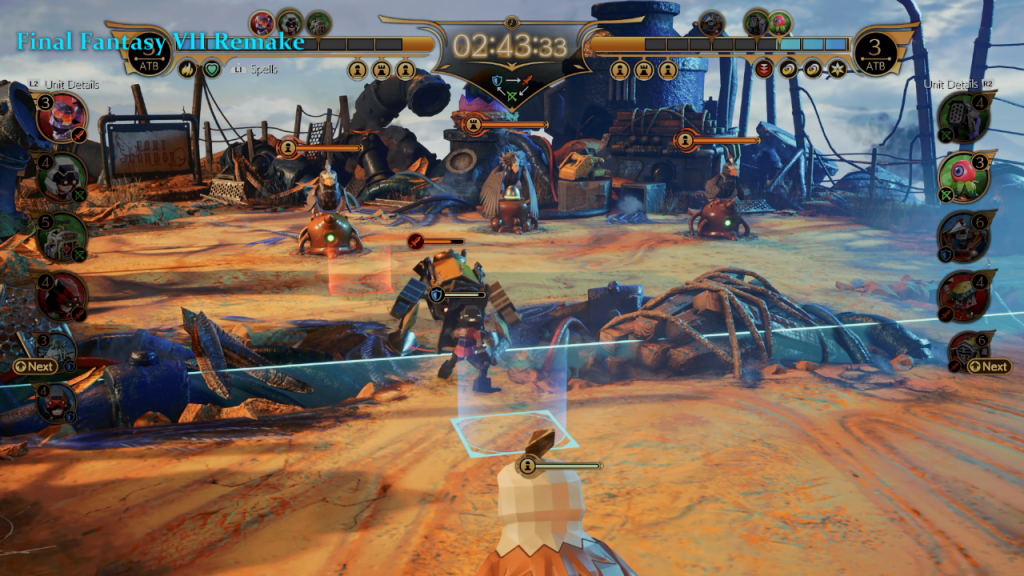
Task: Inspect the enemy's red downward-chevron spell icon
Action: pos(764,70)
